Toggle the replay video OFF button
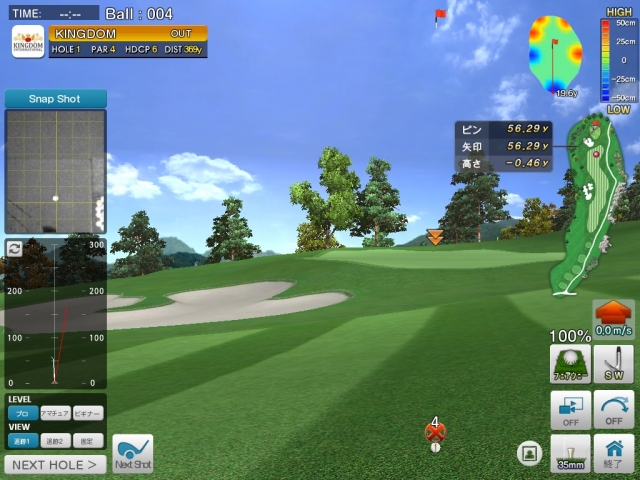 click(570, 409)
